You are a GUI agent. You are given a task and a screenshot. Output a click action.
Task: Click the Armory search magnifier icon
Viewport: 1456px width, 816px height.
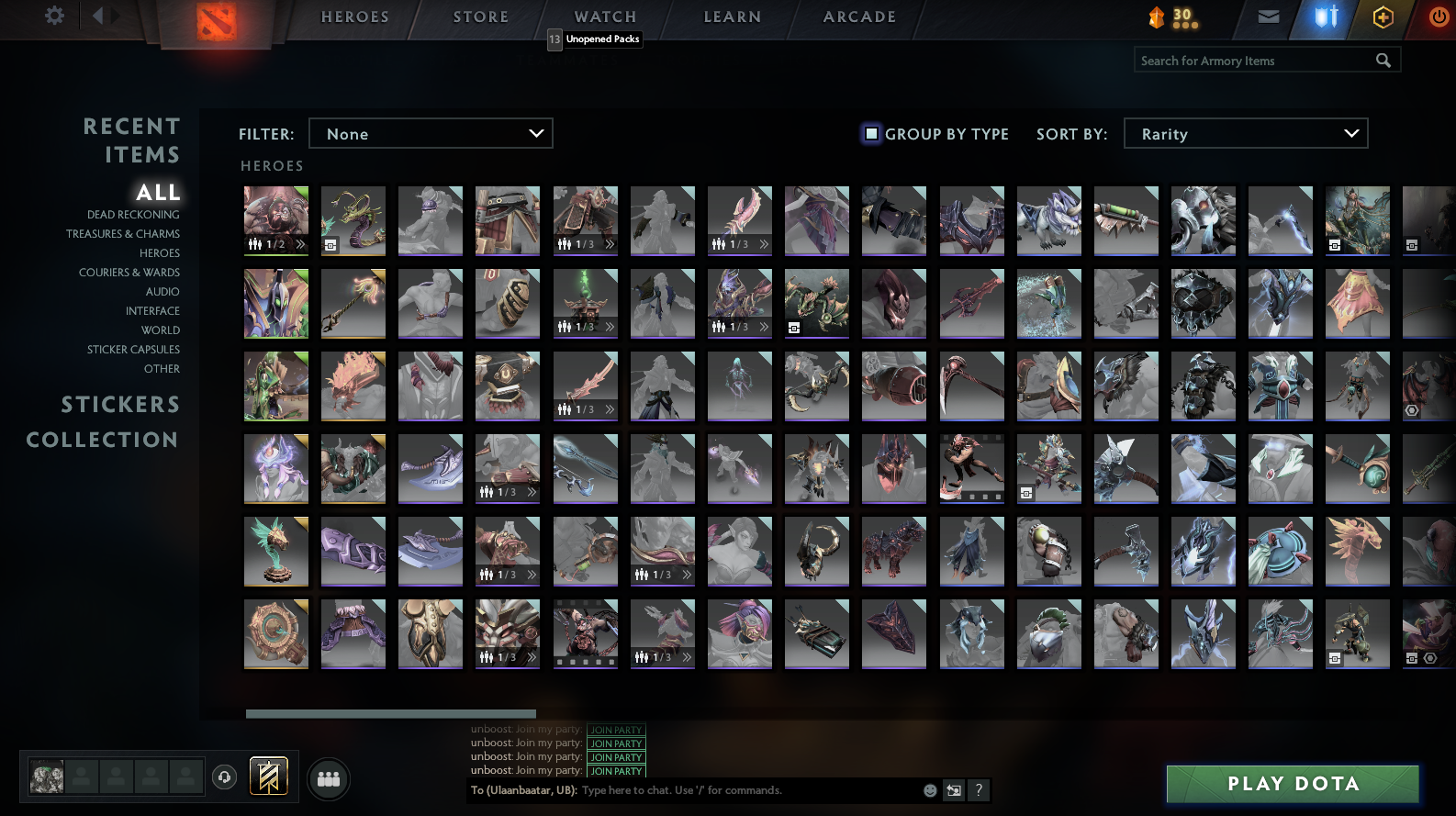(x=1384, y=60)
